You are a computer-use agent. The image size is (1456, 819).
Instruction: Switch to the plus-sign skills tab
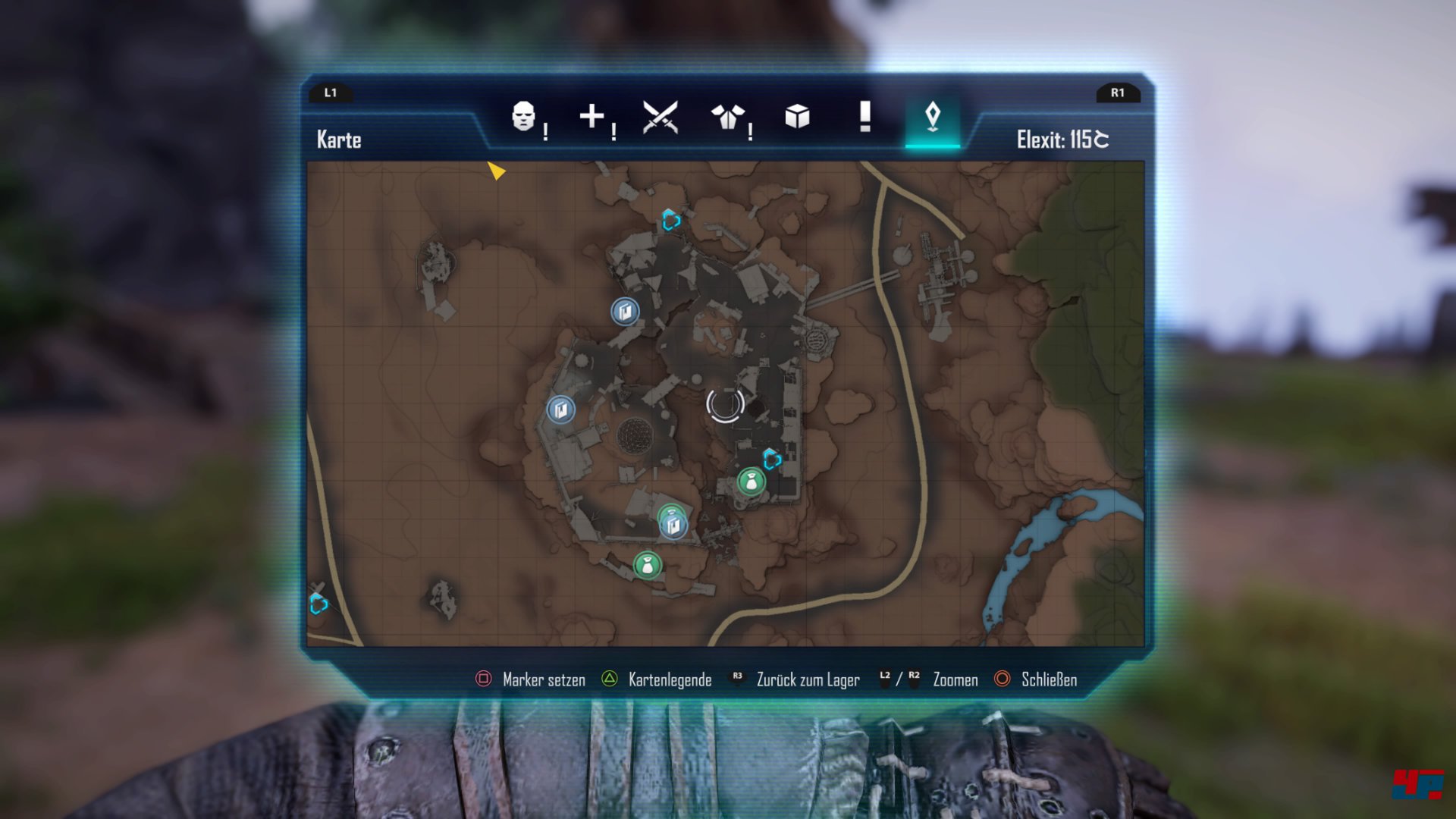tap(592, 117)
